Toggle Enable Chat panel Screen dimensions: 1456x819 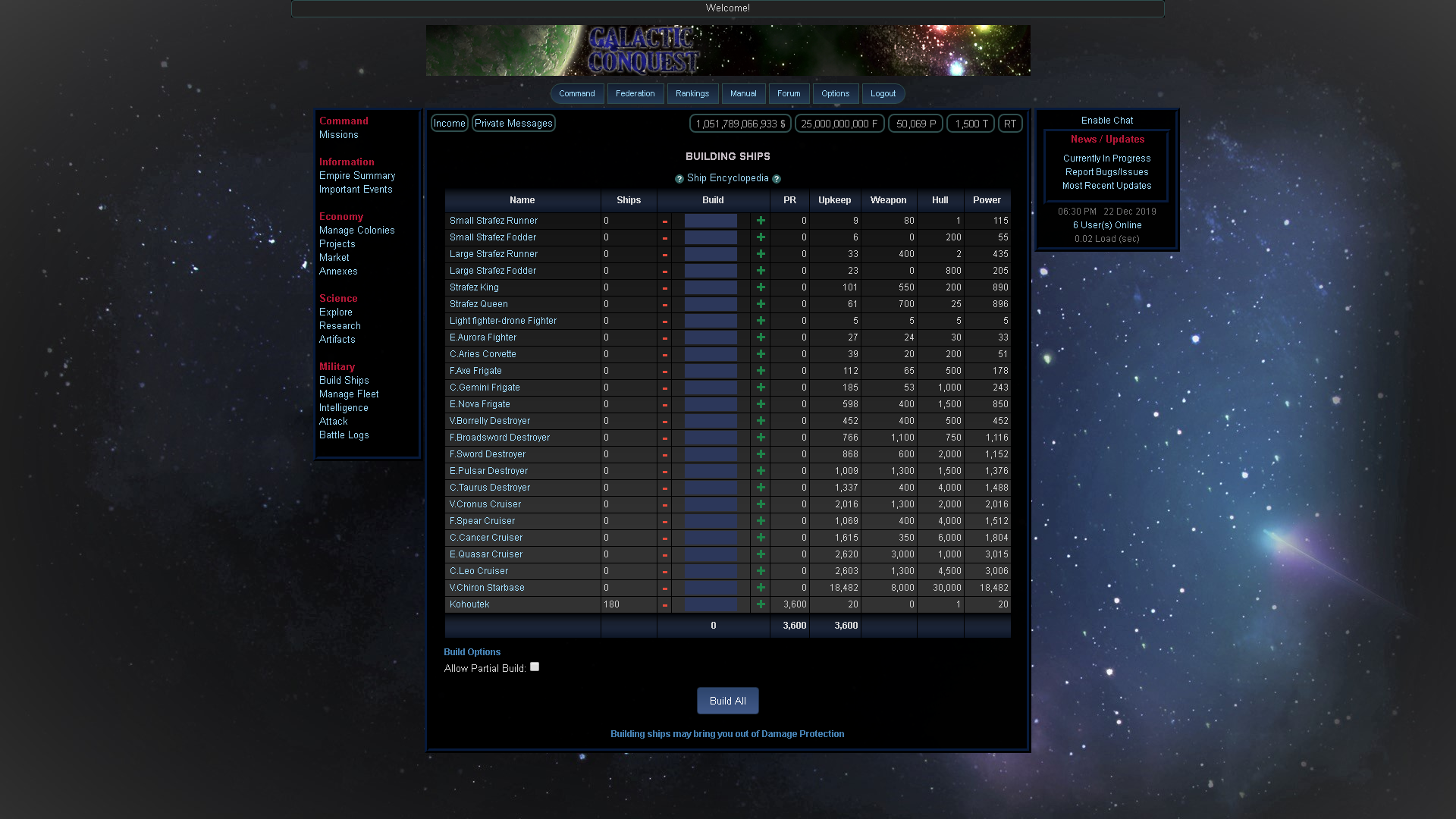[1106, 120]
